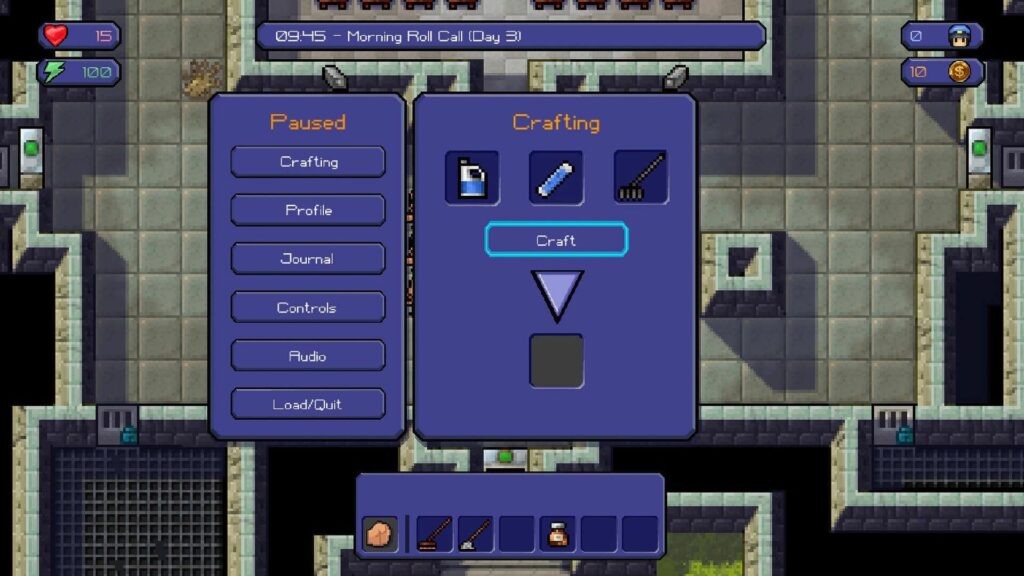Select the Load/Quit option
Viewport: 1024px width, 576px height.
(x=308, y=404)
